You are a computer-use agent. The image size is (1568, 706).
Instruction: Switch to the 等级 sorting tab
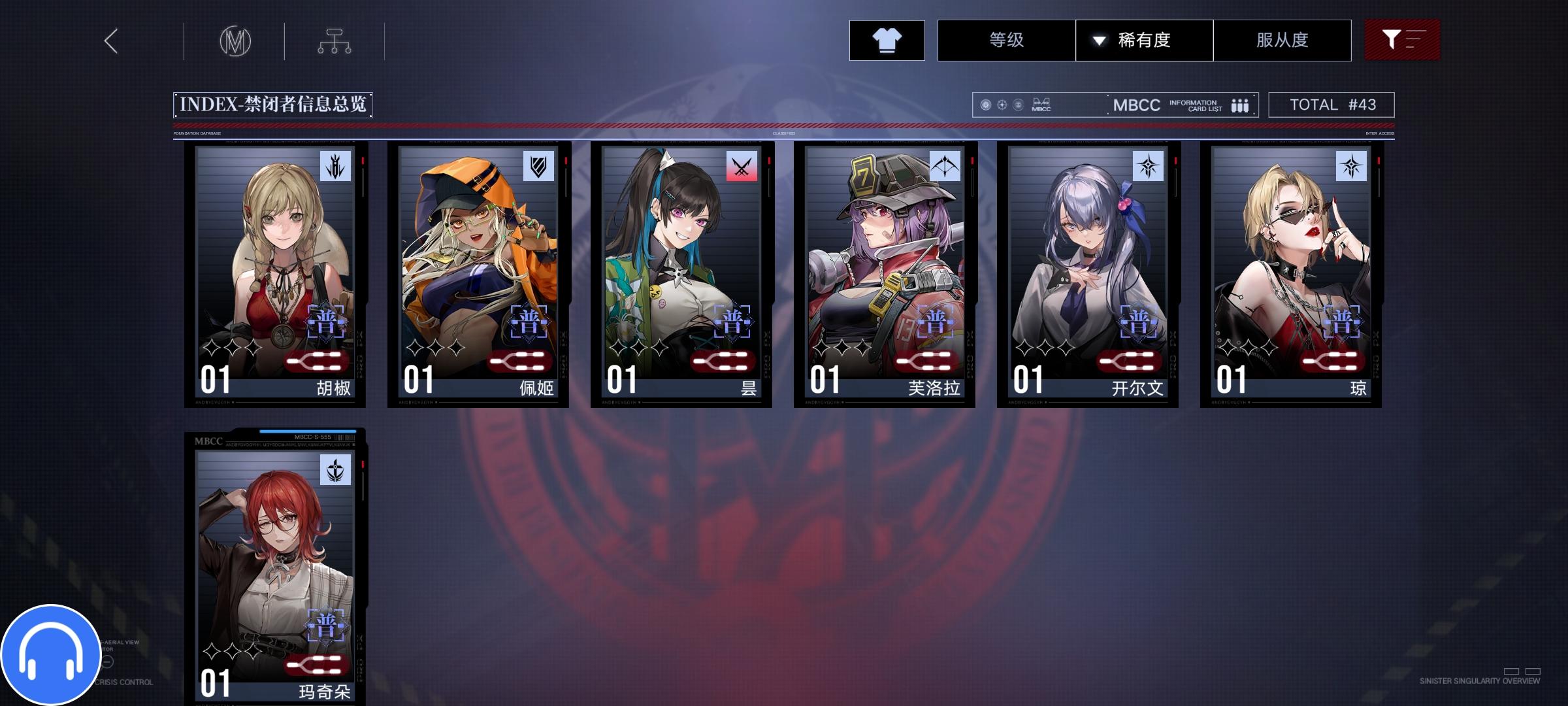coord(1006,40)
